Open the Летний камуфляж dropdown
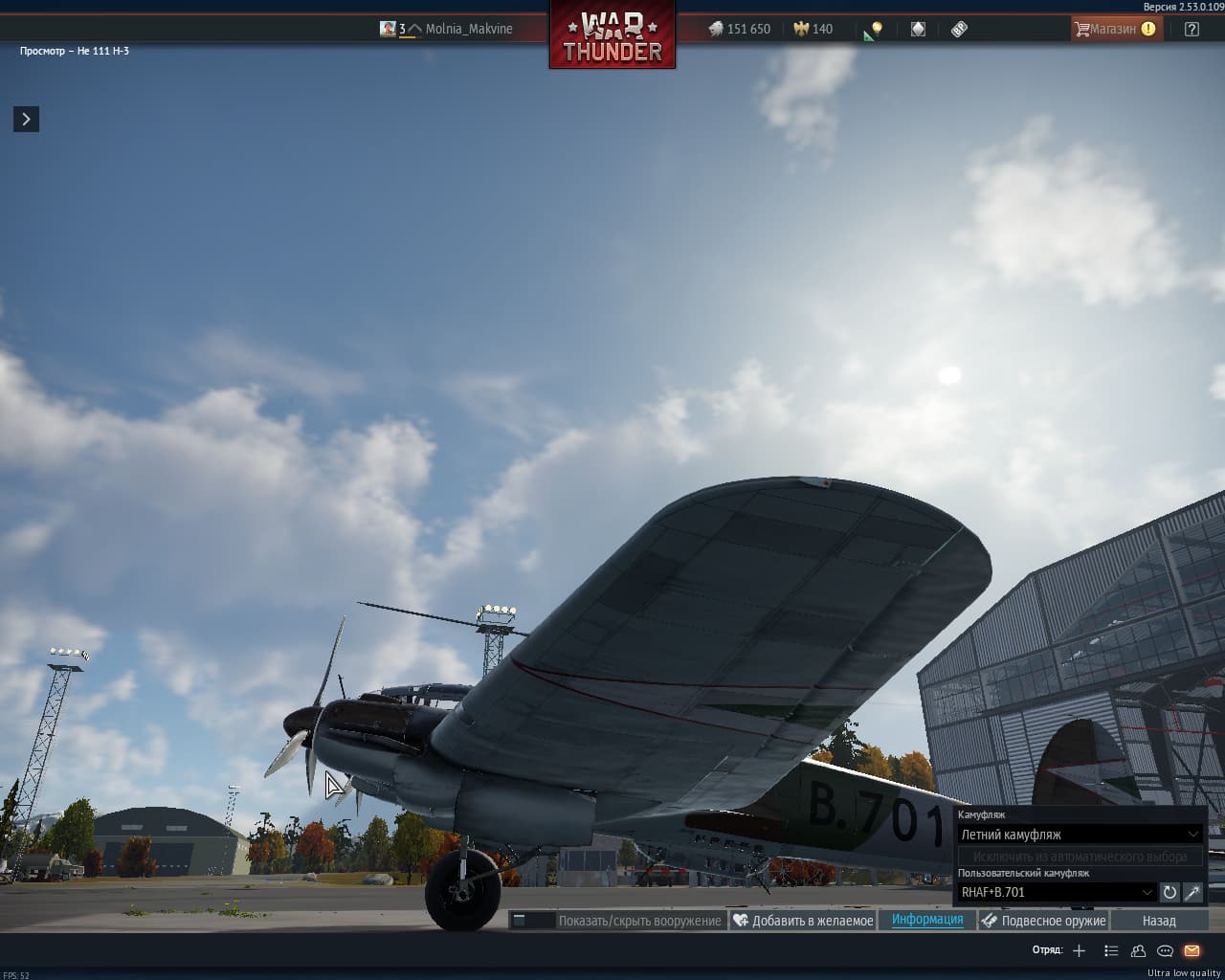The image size is (1225, 980). point(1080,835)
